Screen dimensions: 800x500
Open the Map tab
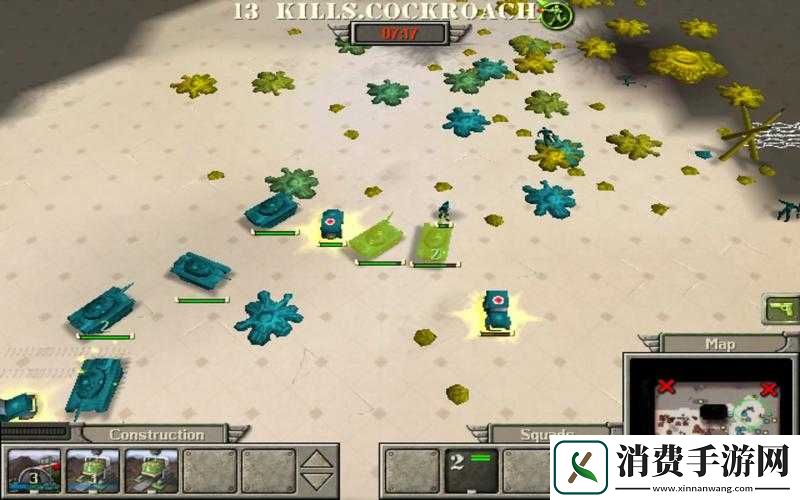[720, 344]
